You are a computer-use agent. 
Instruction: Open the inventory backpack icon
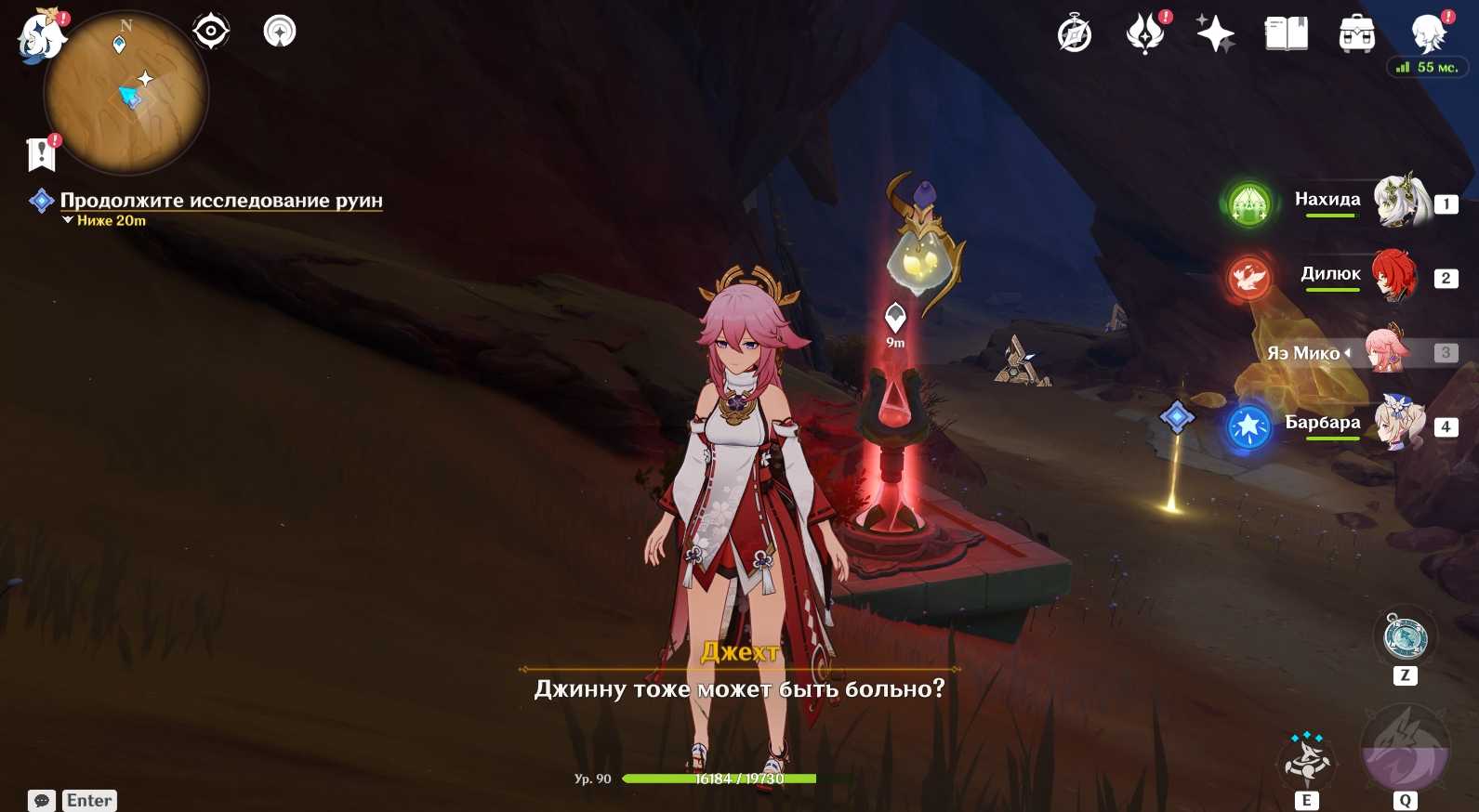1356,35
